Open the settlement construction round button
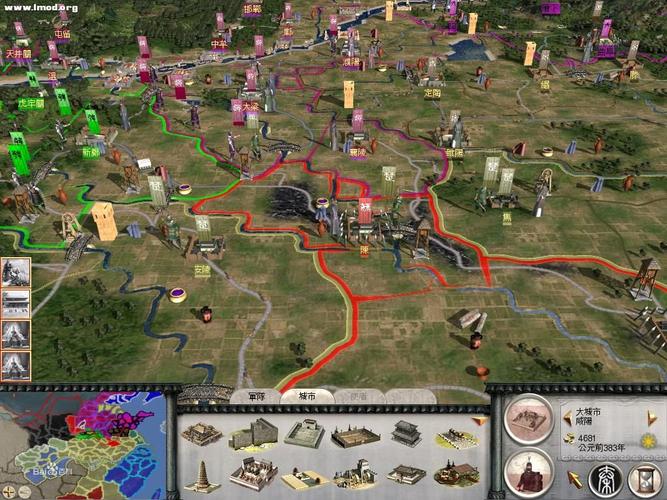667x500 pixels. pyautogui.click(x=531, y=420)
